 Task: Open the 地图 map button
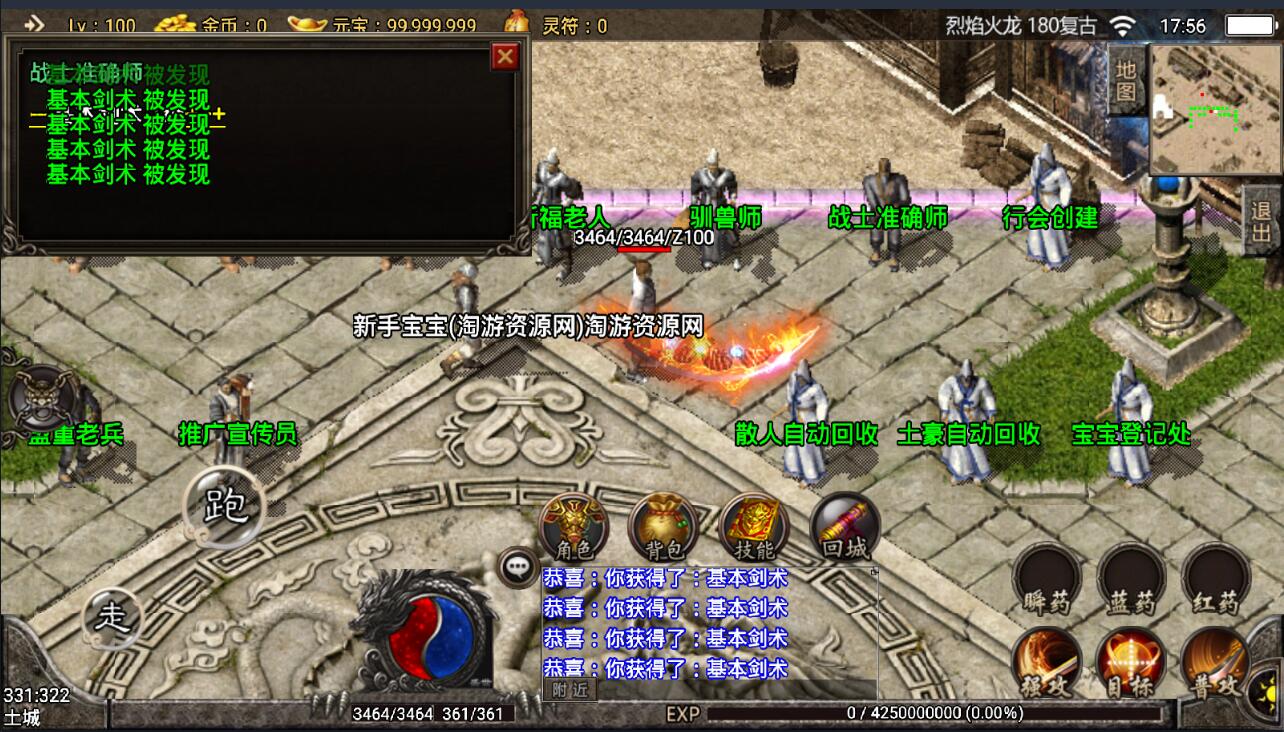[1126, 82]
